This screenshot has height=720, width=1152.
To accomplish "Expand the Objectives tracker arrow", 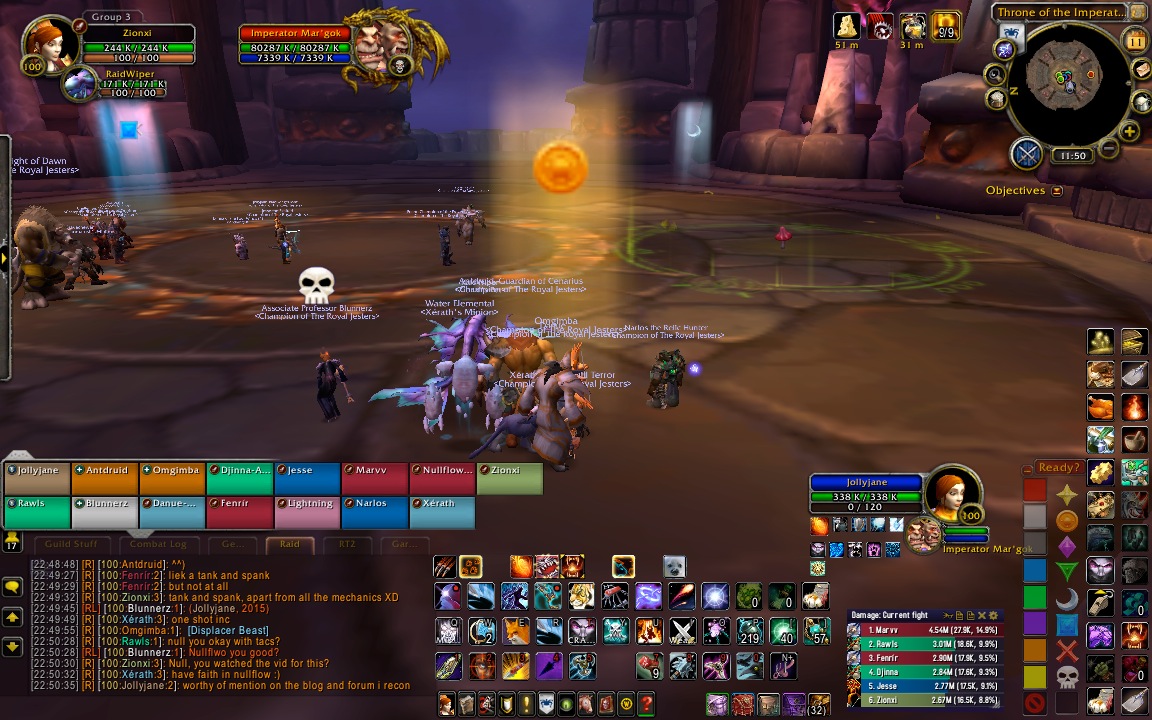I will pos(1057,191).
